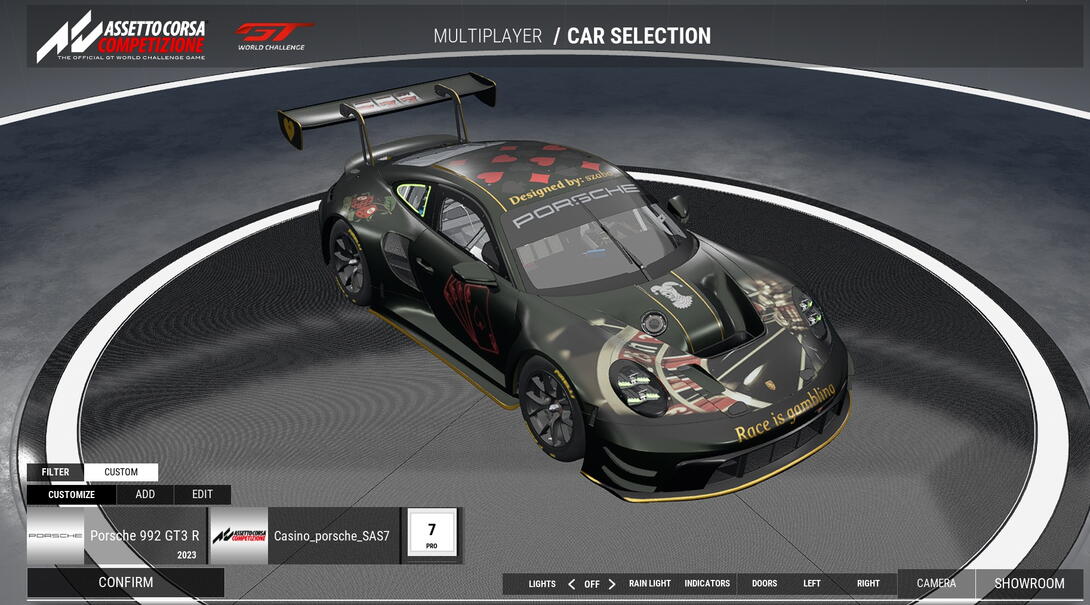The width and height of the screenshot is (1090, 605).
Task: Switch to the Custom tab
Action: (x=121, y=472)
